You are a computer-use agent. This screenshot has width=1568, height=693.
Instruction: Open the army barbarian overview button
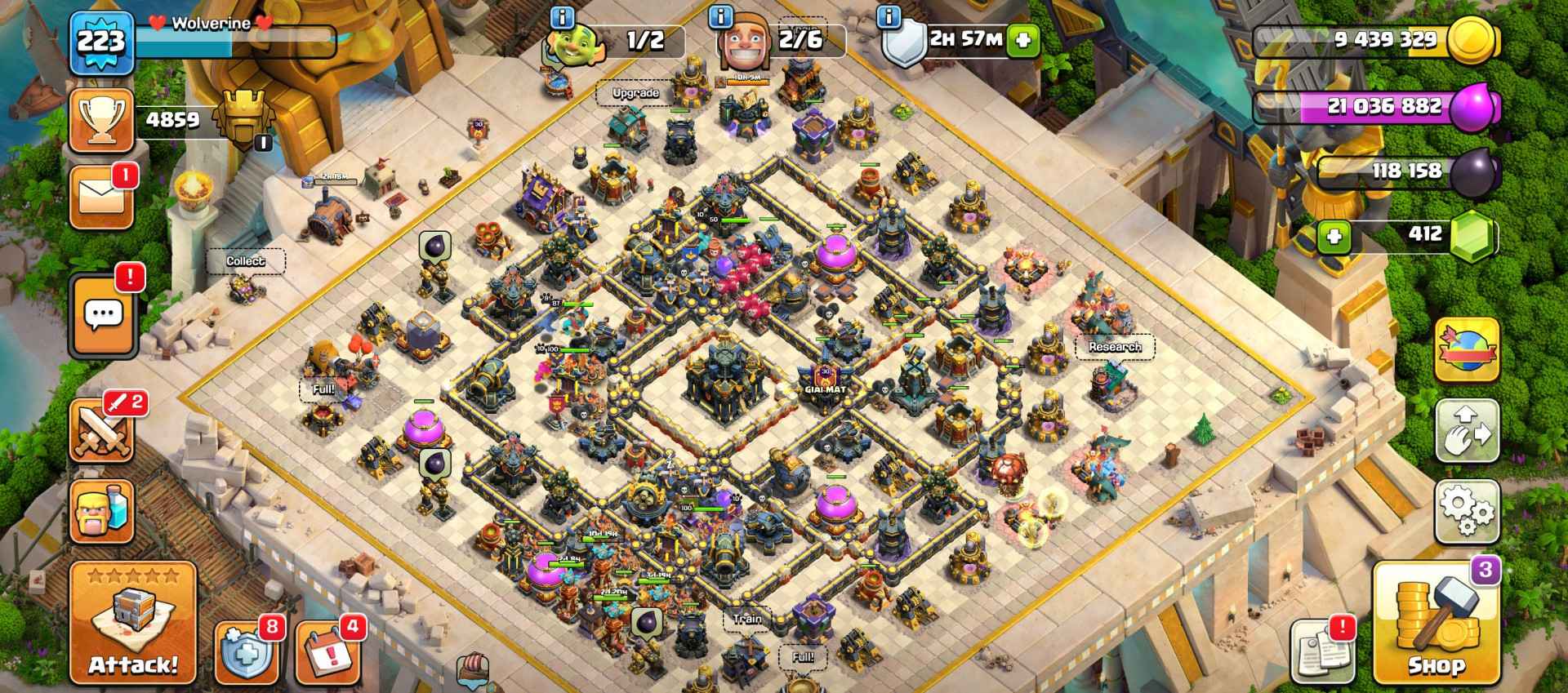[x=101, y=512]
